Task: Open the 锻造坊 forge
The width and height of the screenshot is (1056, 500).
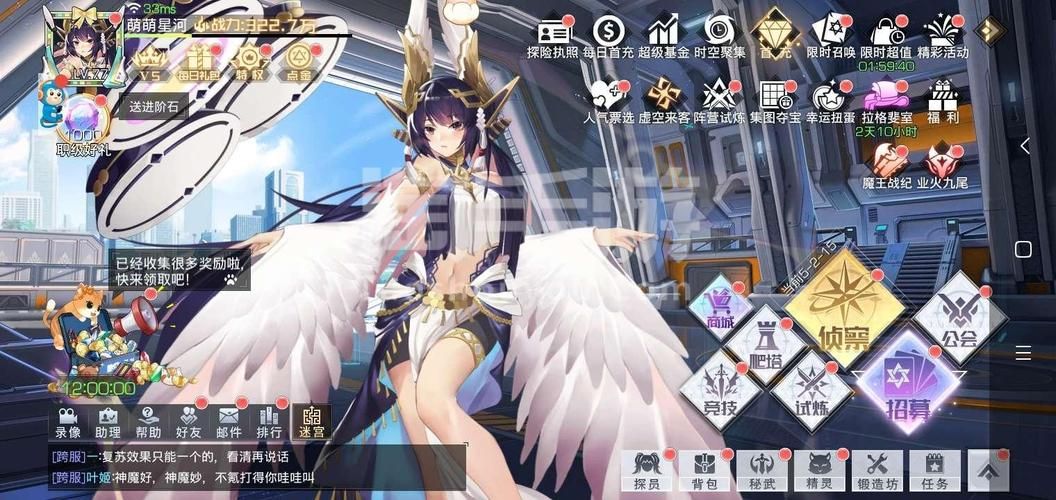Action: click(x=877, y=469)
